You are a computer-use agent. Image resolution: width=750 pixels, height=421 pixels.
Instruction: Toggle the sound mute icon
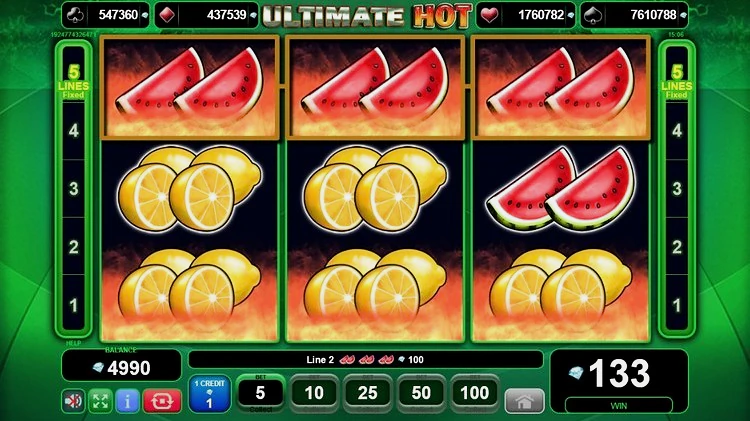point(74,401)
